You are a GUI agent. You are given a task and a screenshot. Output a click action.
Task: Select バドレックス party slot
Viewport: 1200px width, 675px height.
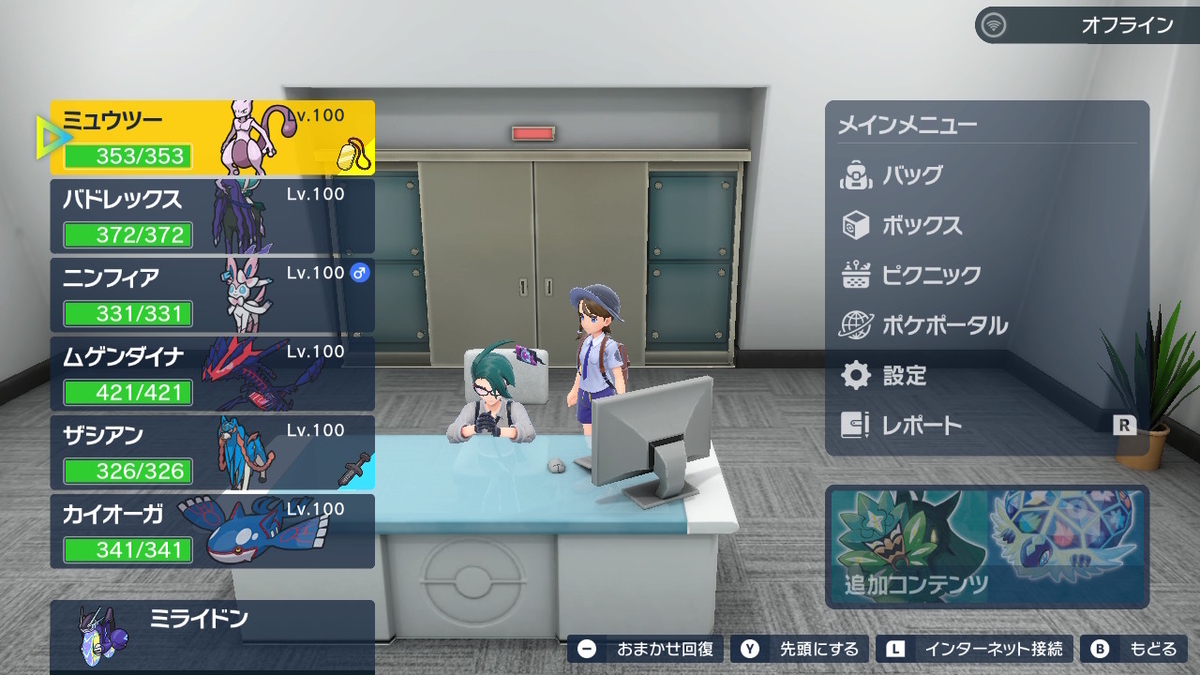point(212,216)
